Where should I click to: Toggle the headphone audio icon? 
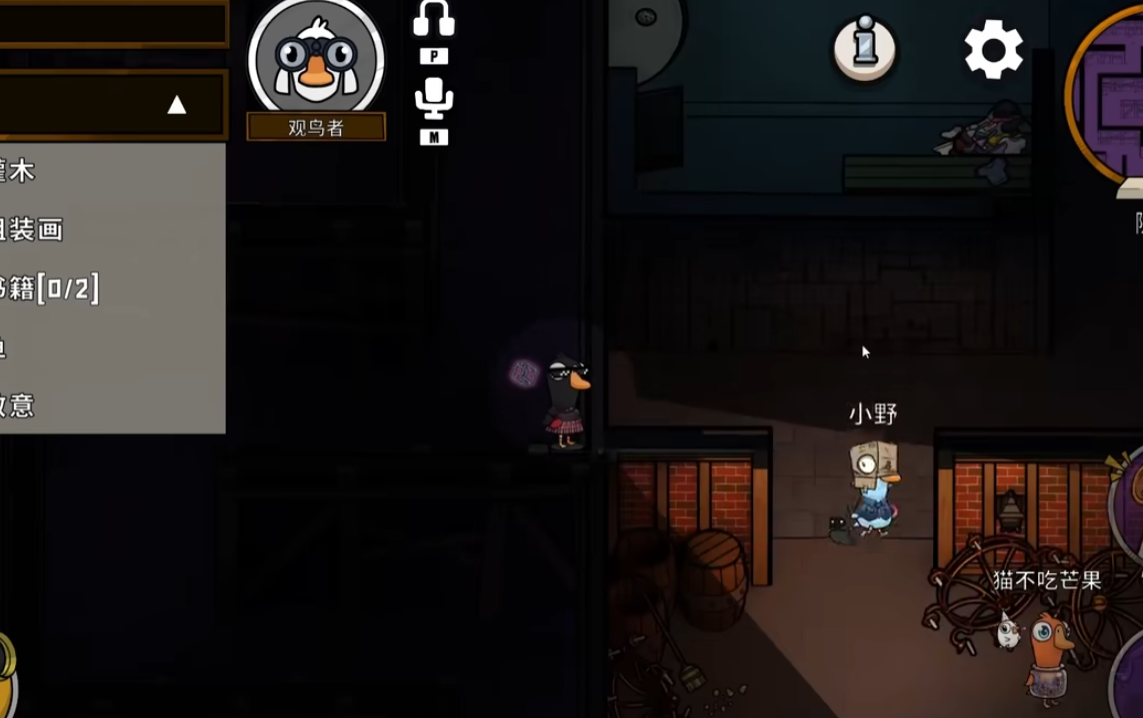click(x=434, y=21)
